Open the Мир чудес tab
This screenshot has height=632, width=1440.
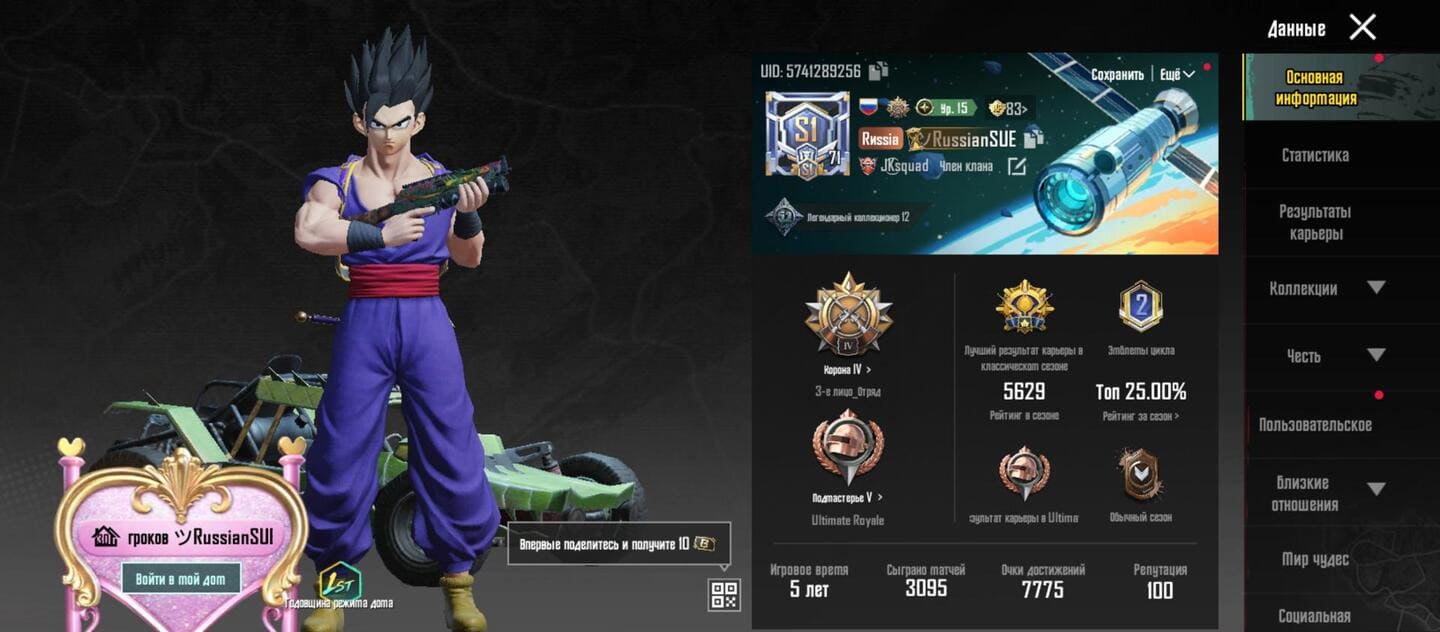tap(1315, 559)
